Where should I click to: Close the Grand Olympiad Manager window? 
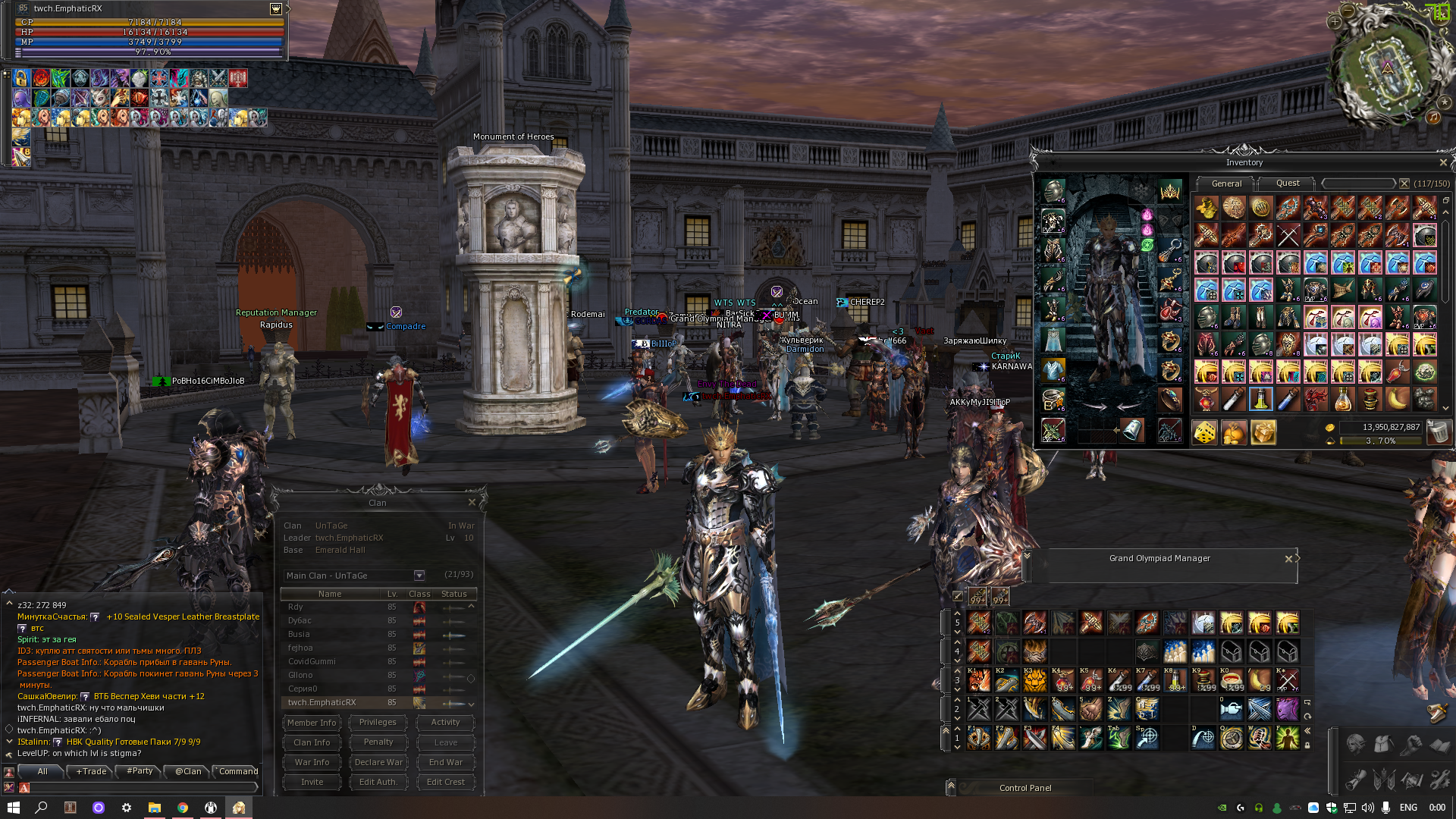click(1288, 559)
